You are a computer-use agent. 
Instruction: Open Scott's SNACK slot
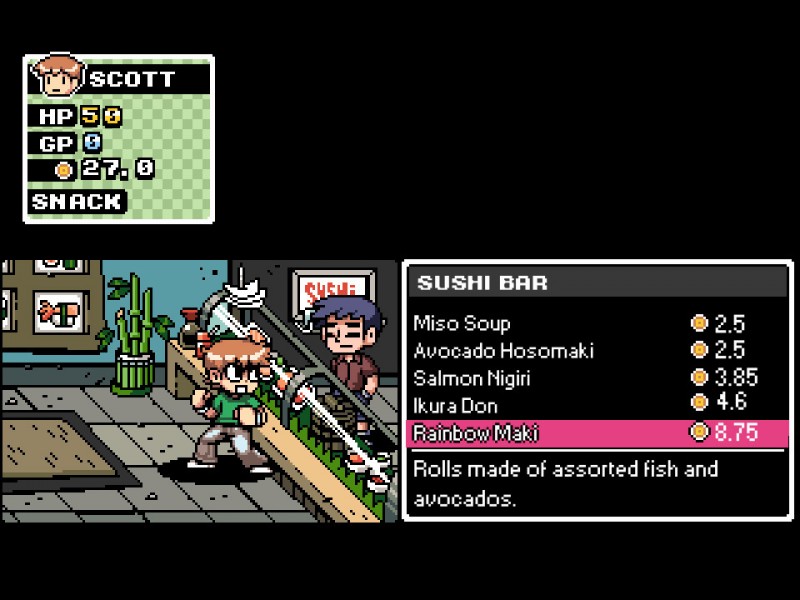(76, 202)
